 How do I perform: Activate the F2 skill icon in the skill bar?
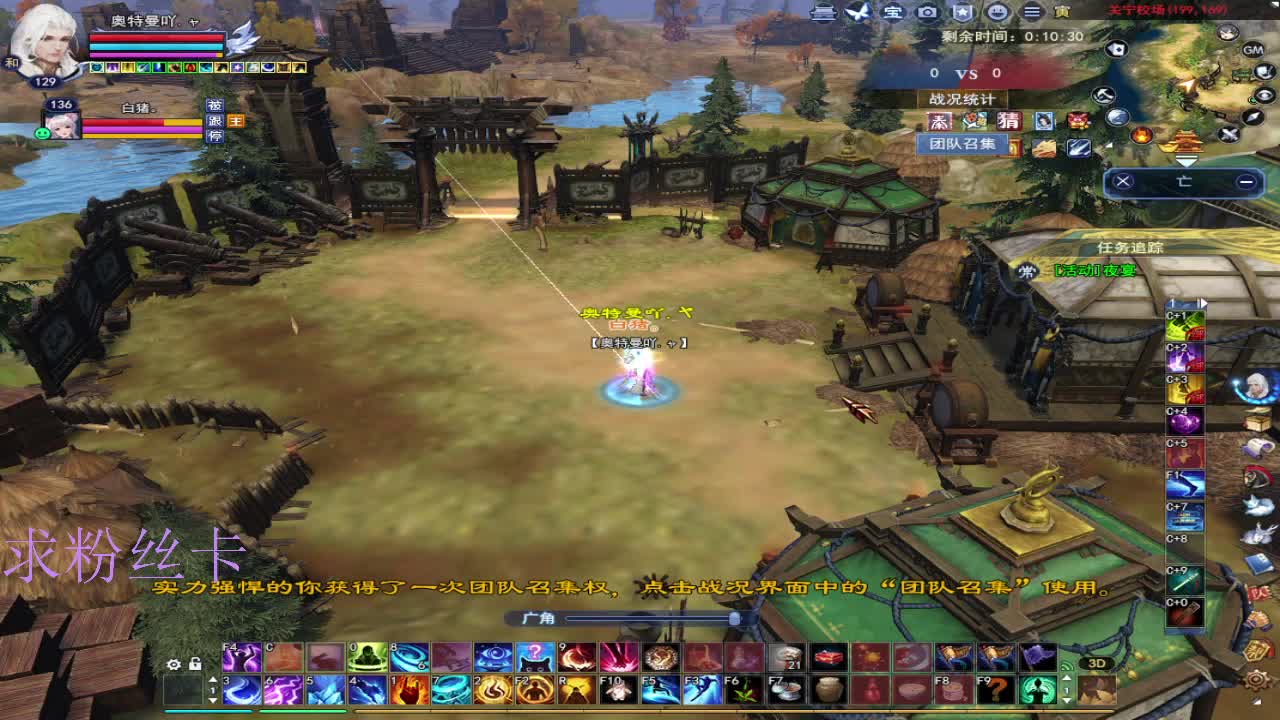(533, 689)
